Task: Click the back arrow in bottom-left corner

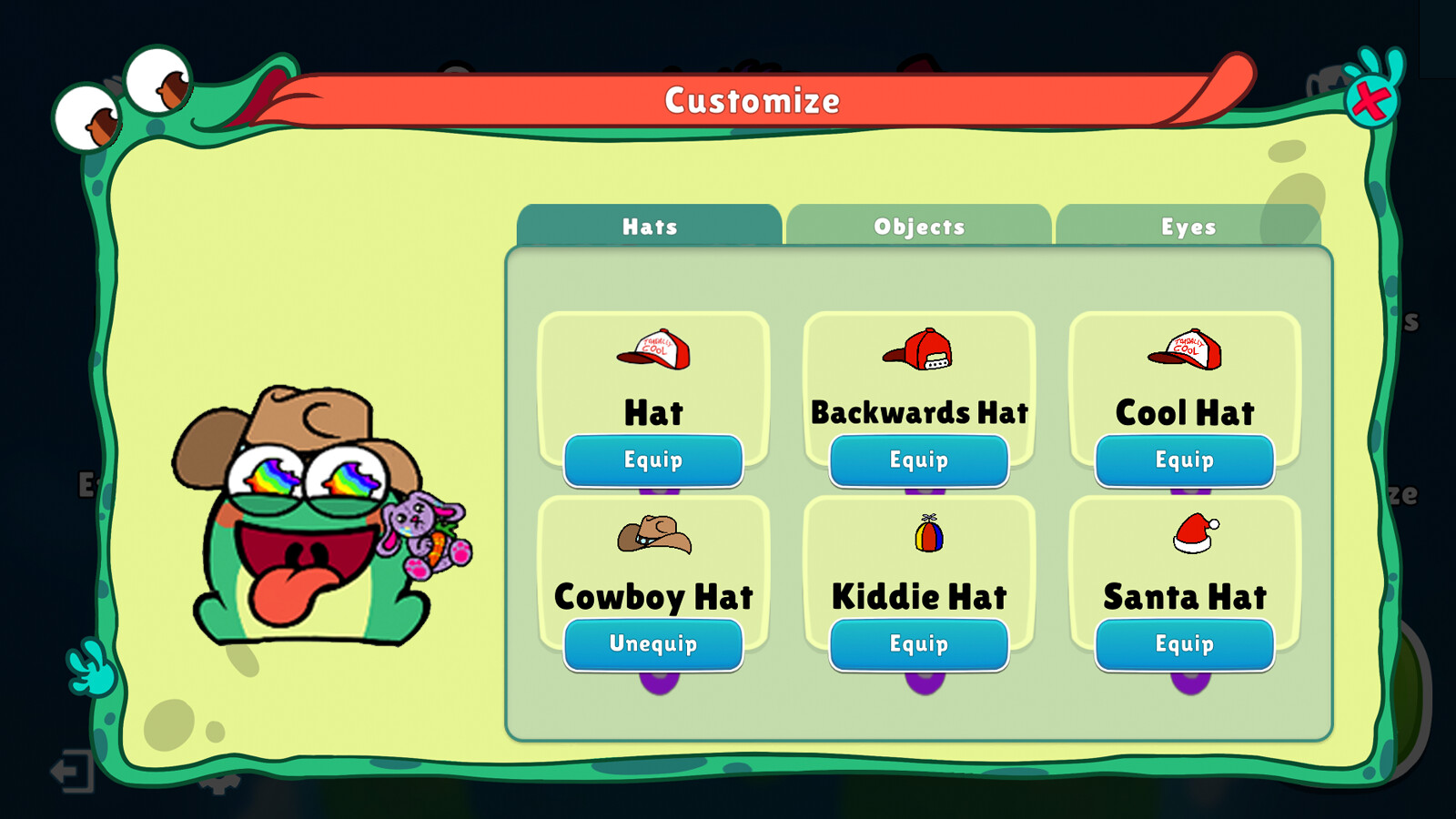Action: point(71,772)
